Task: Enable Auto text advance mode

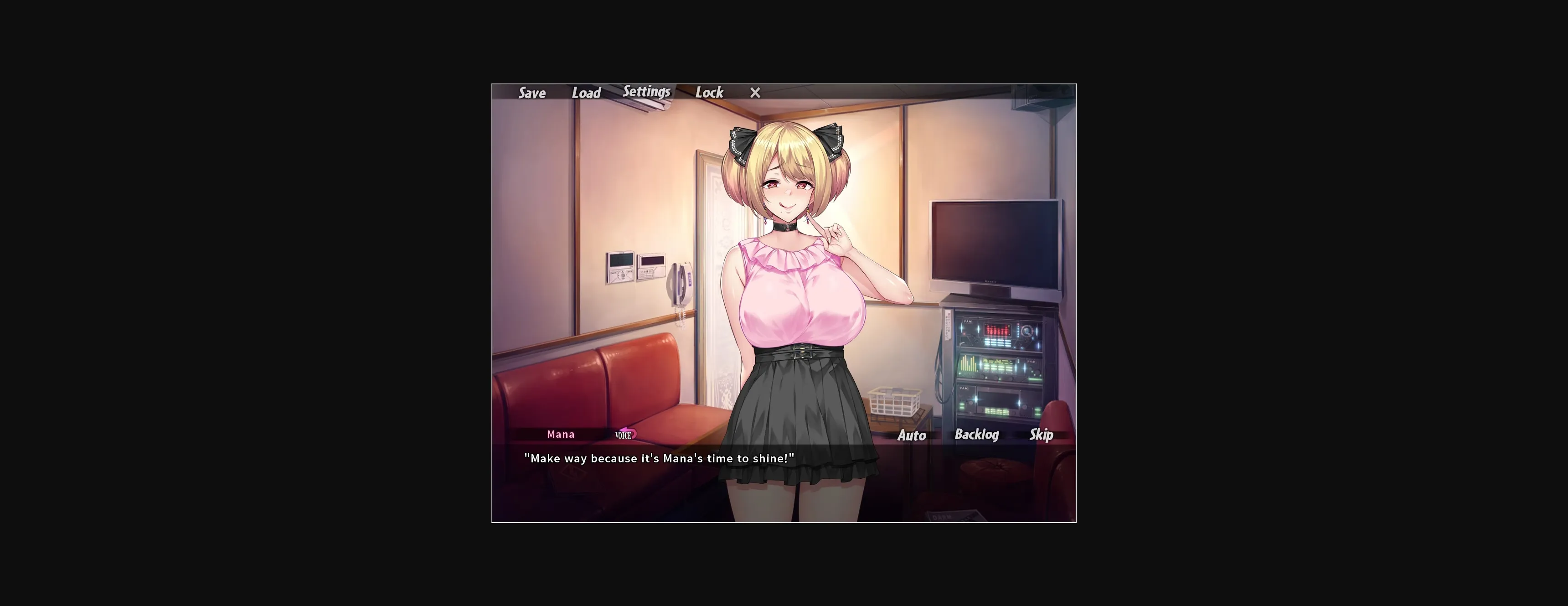Action: coord(911,435)
